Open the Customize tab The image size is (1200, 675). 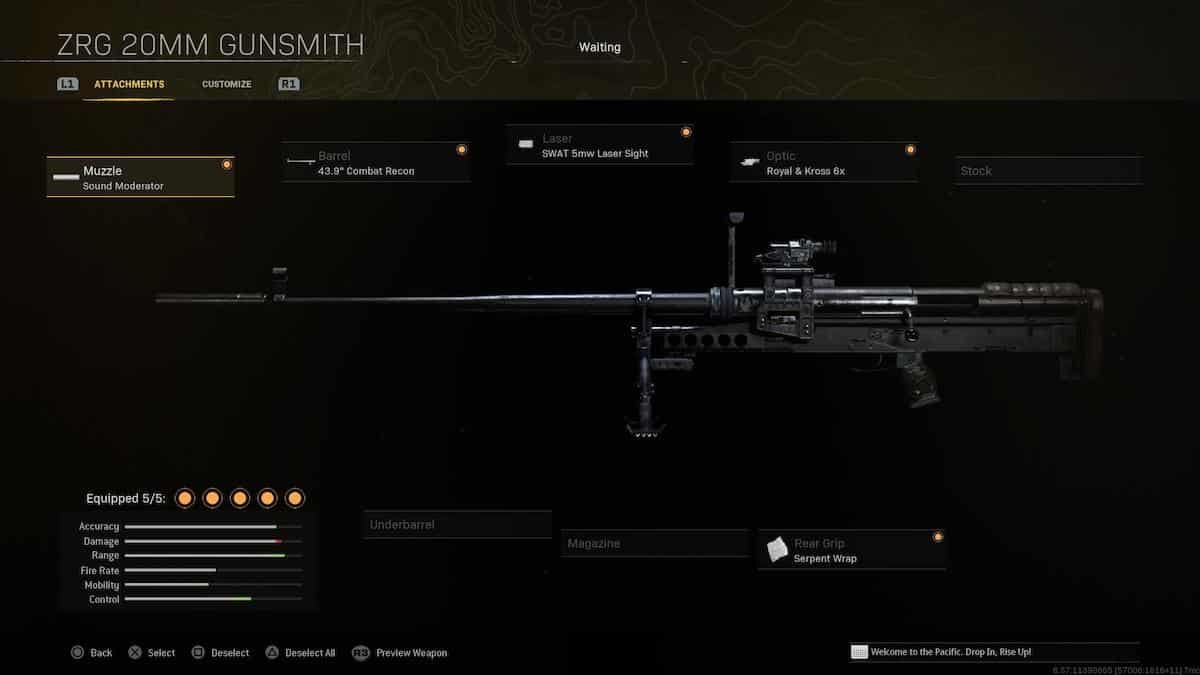click(226, 84)
